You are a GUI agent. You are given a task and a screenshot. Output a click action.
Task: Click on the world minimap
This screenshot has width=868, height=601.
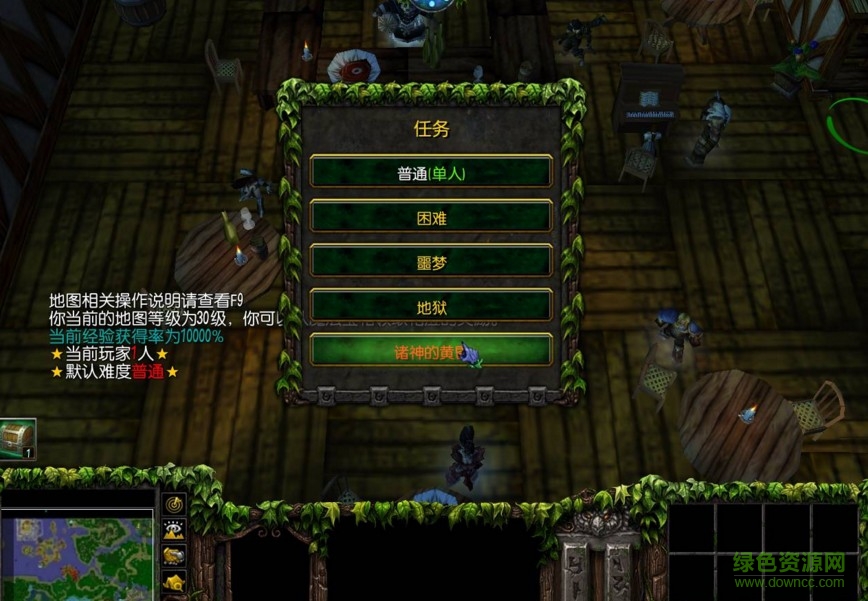[x=77, y=555]
